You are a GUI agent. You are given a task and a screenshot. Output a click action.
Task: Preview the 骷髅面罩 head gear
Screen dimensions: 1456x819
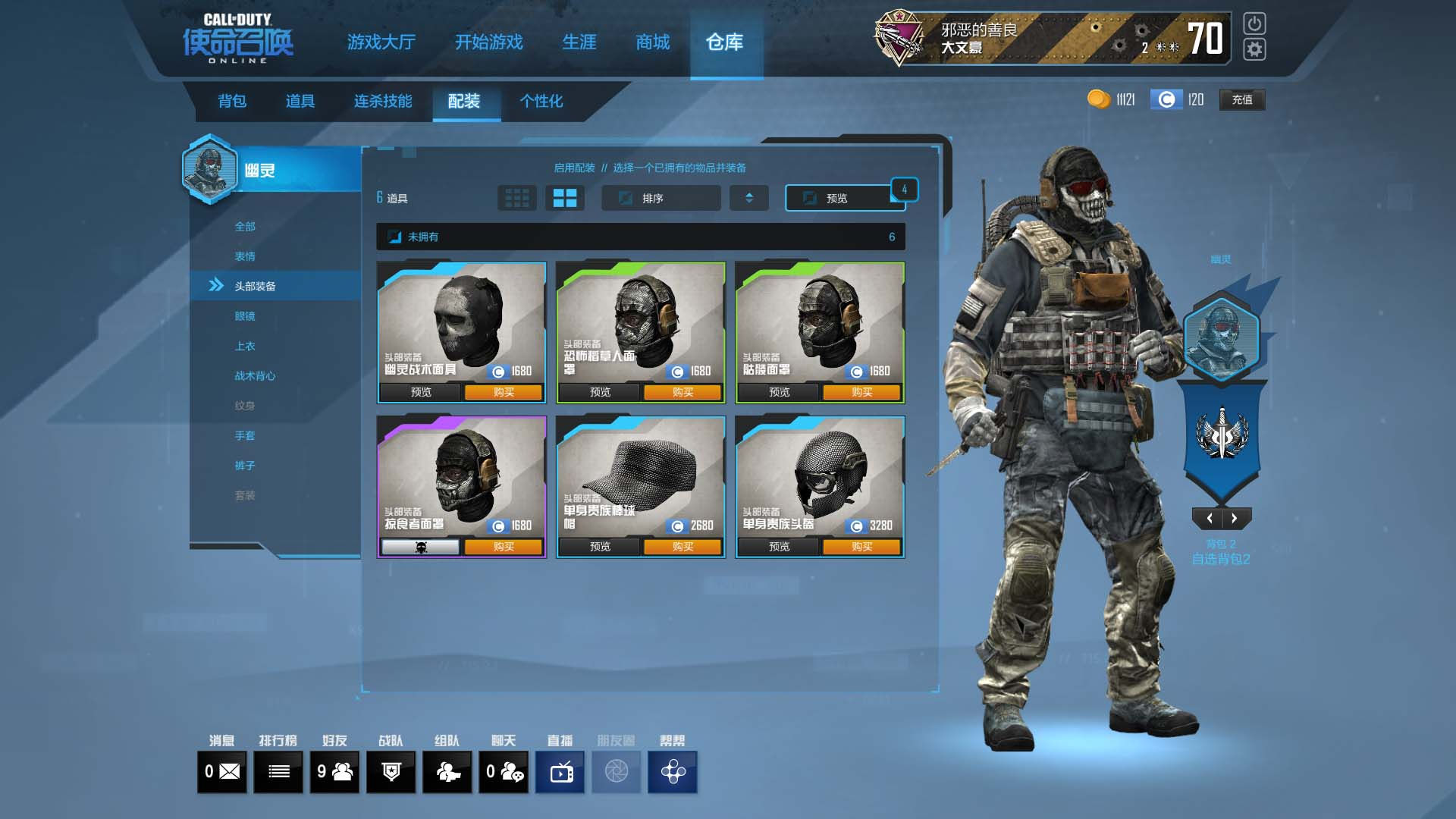779,392
